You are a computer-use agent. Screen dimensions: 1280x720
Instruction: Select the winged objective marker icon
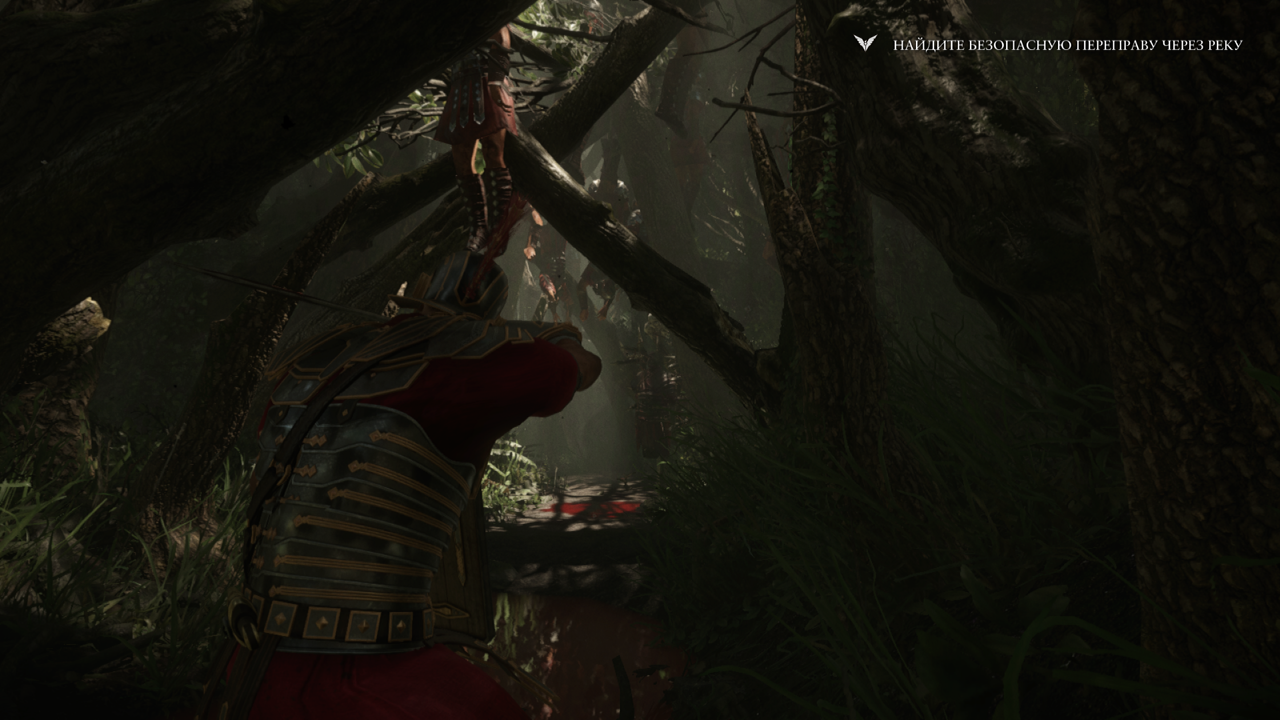(x=865, y=44)
